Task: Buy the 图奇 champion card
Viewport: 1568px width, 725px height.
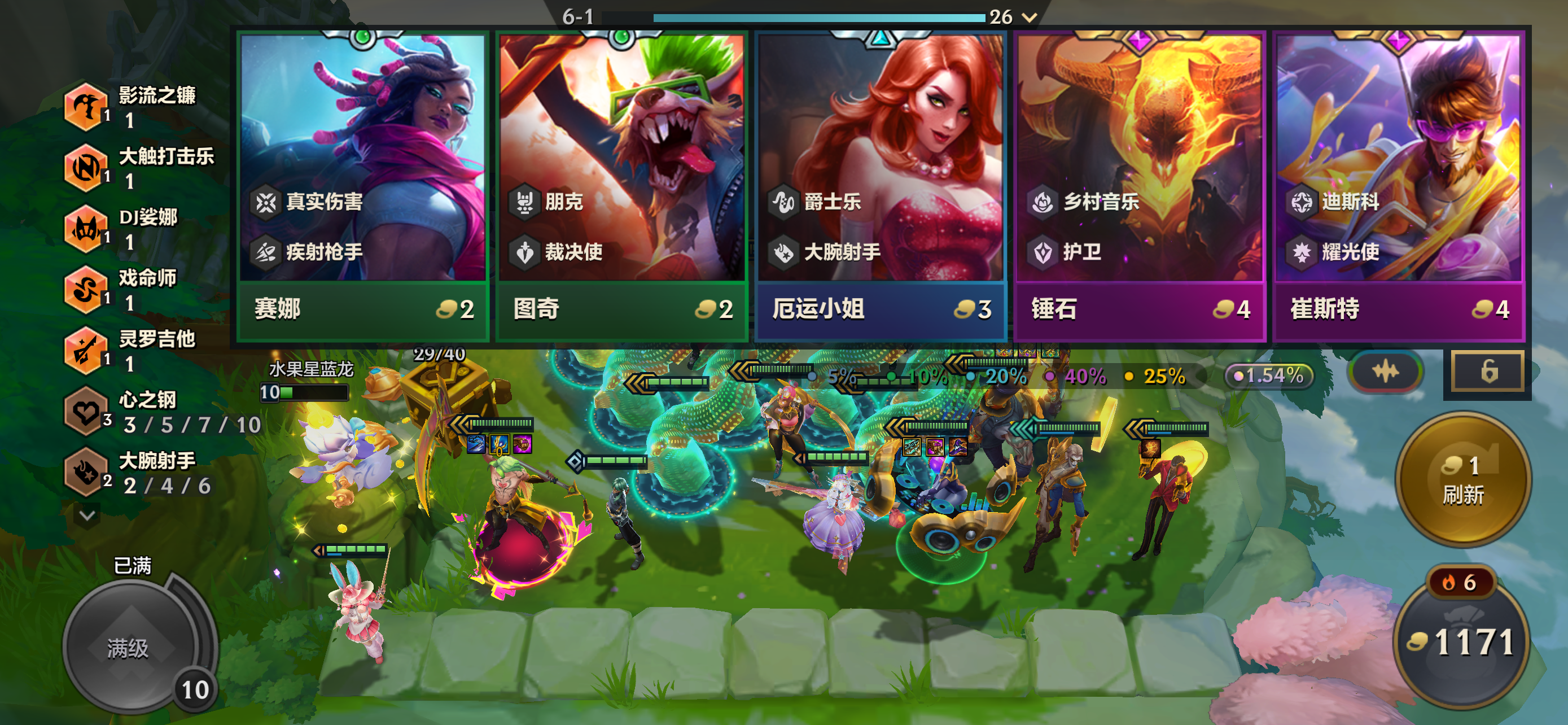Action: [x=621, y=182]
